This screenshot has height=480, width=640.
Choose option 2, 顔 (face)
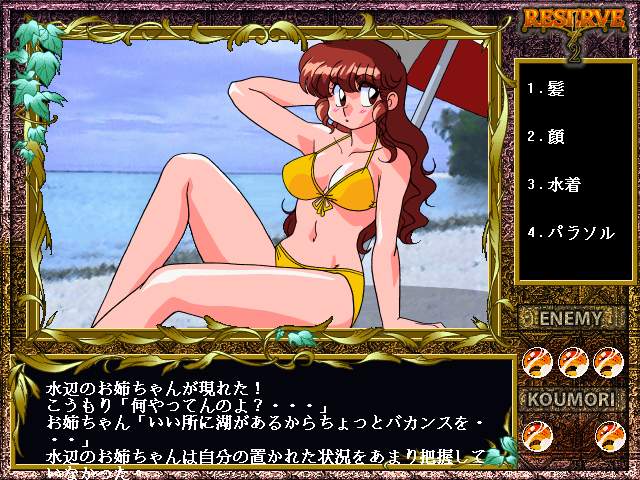click(x=547, y=136)
